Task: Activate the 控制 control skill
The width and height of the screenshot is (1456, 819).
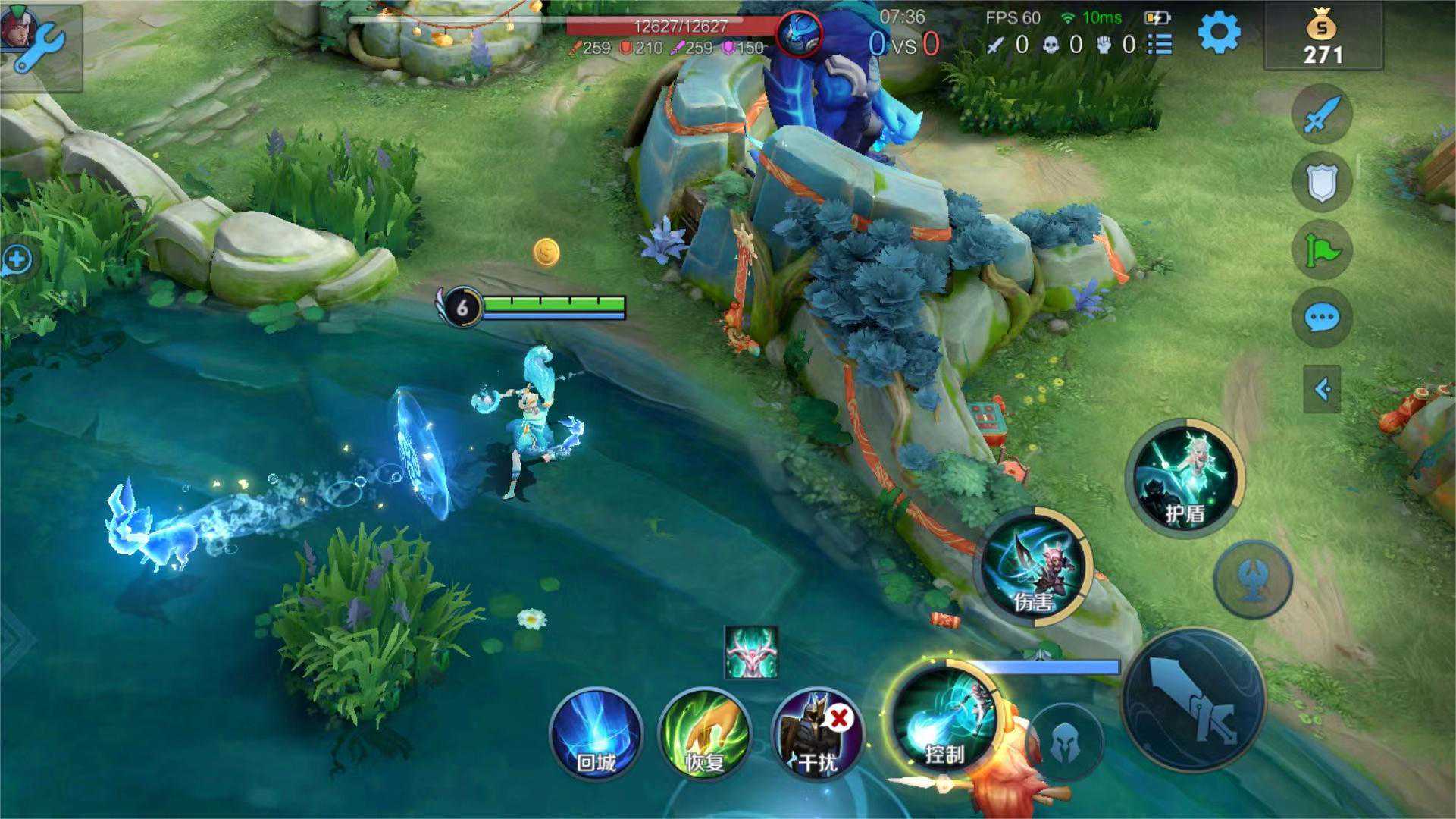Action: (946, 717)
